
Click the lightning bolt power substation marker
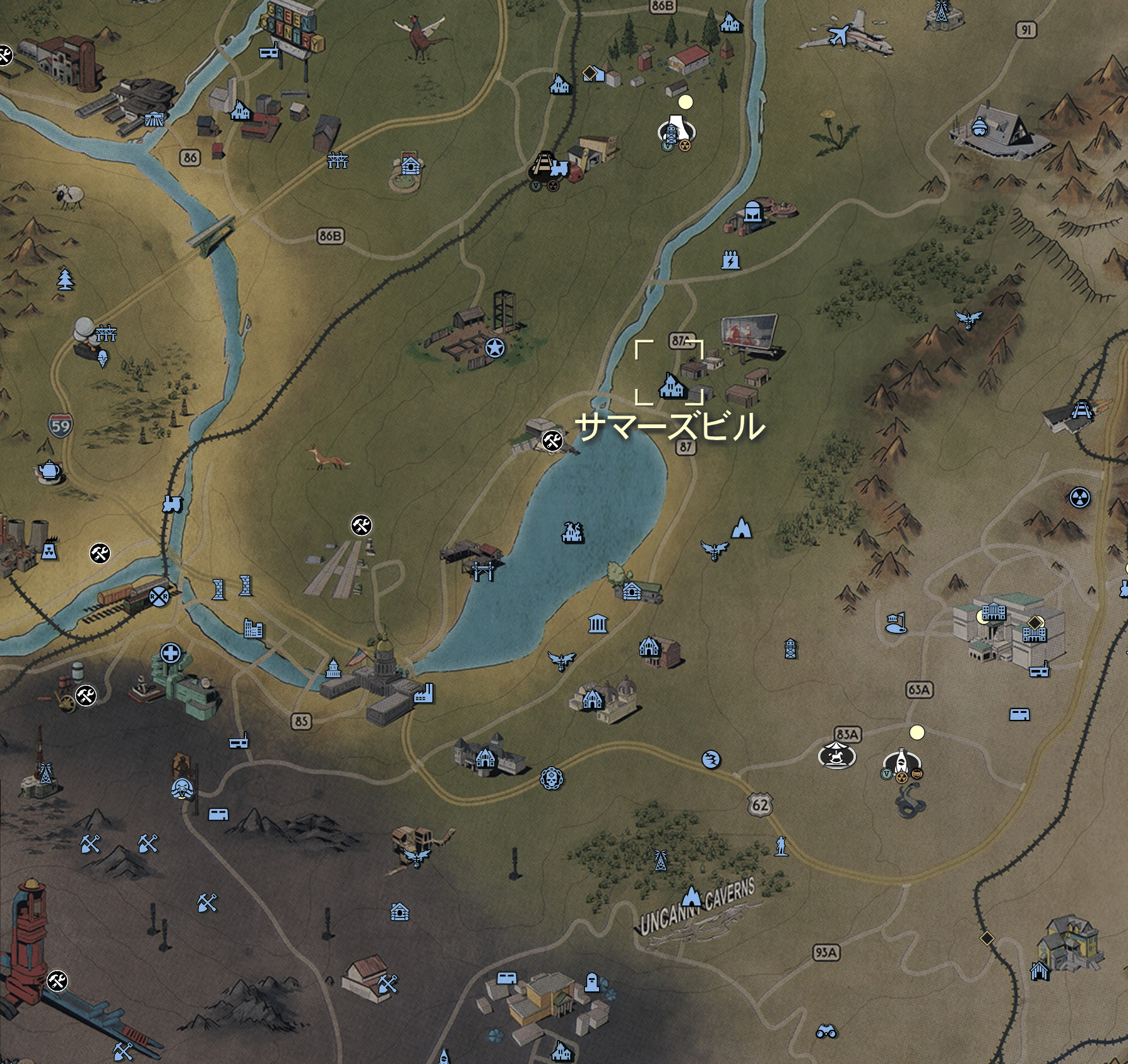[730, 260]
